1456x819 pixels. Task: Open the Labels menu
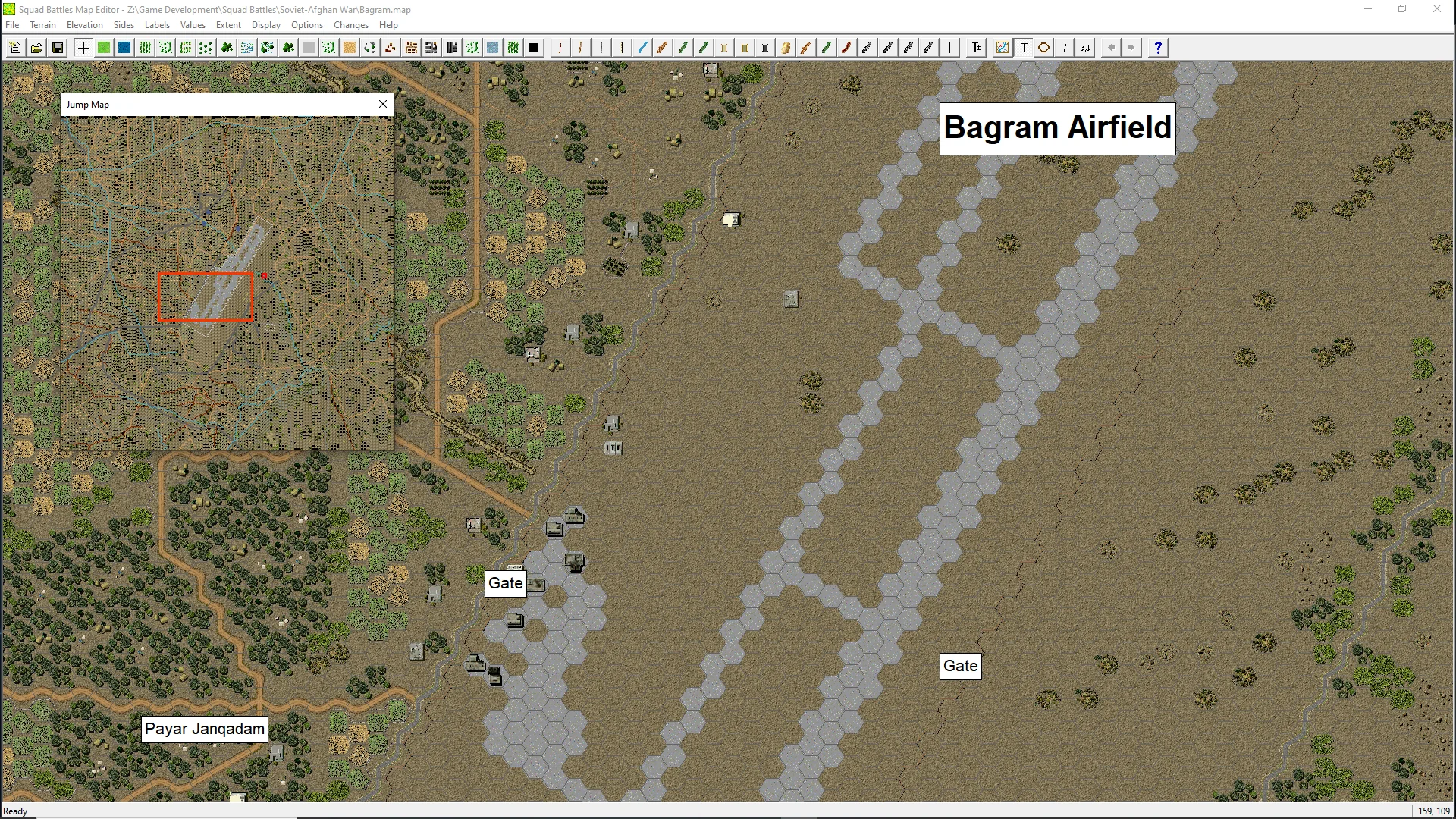[x=157, y=25]
